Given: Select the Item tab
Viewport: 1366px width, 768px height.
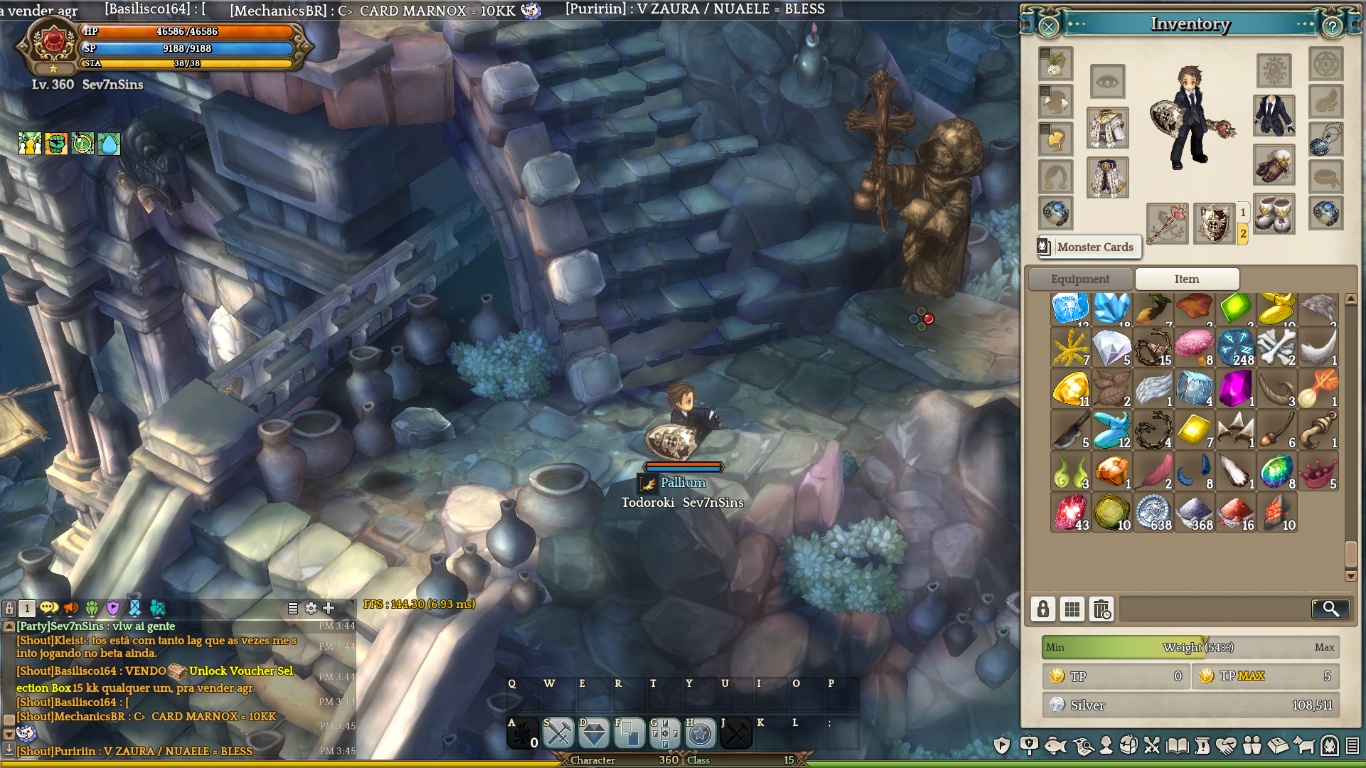Looking at the screenshot, I should tap(1187, 279).
